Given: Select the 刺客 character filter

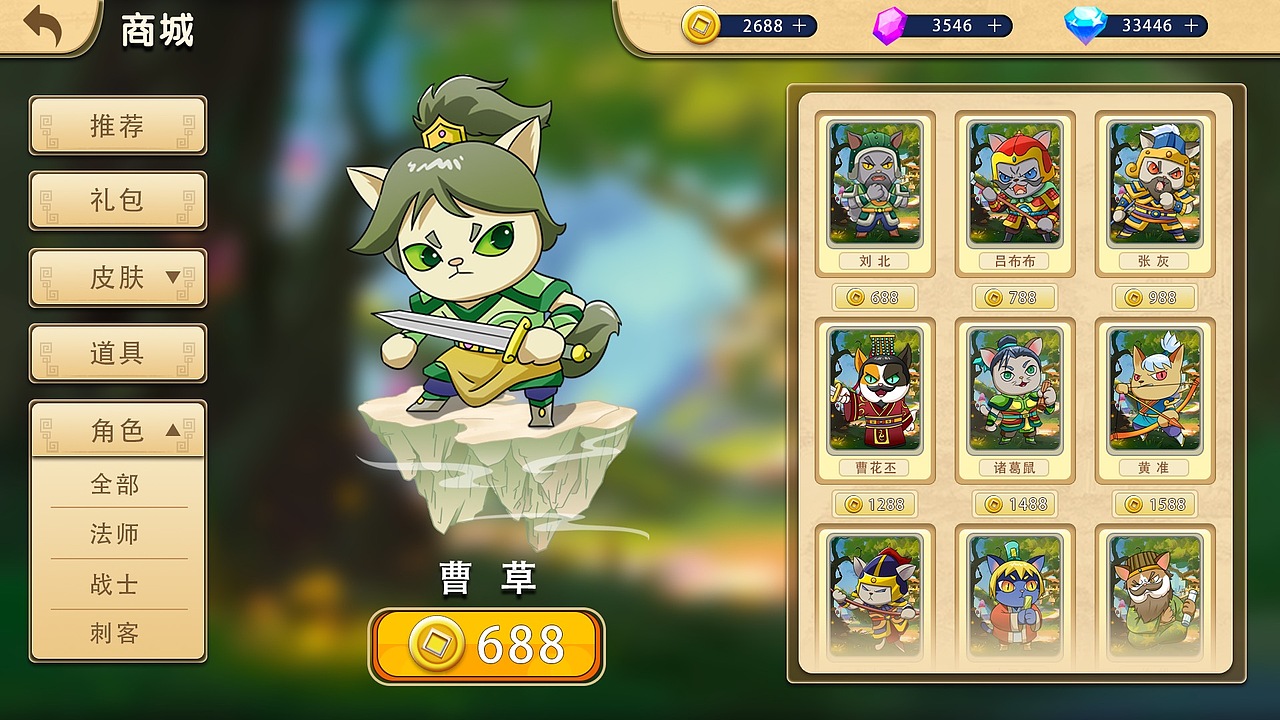Looking at the screenshot, I should (x=117, y=633).
